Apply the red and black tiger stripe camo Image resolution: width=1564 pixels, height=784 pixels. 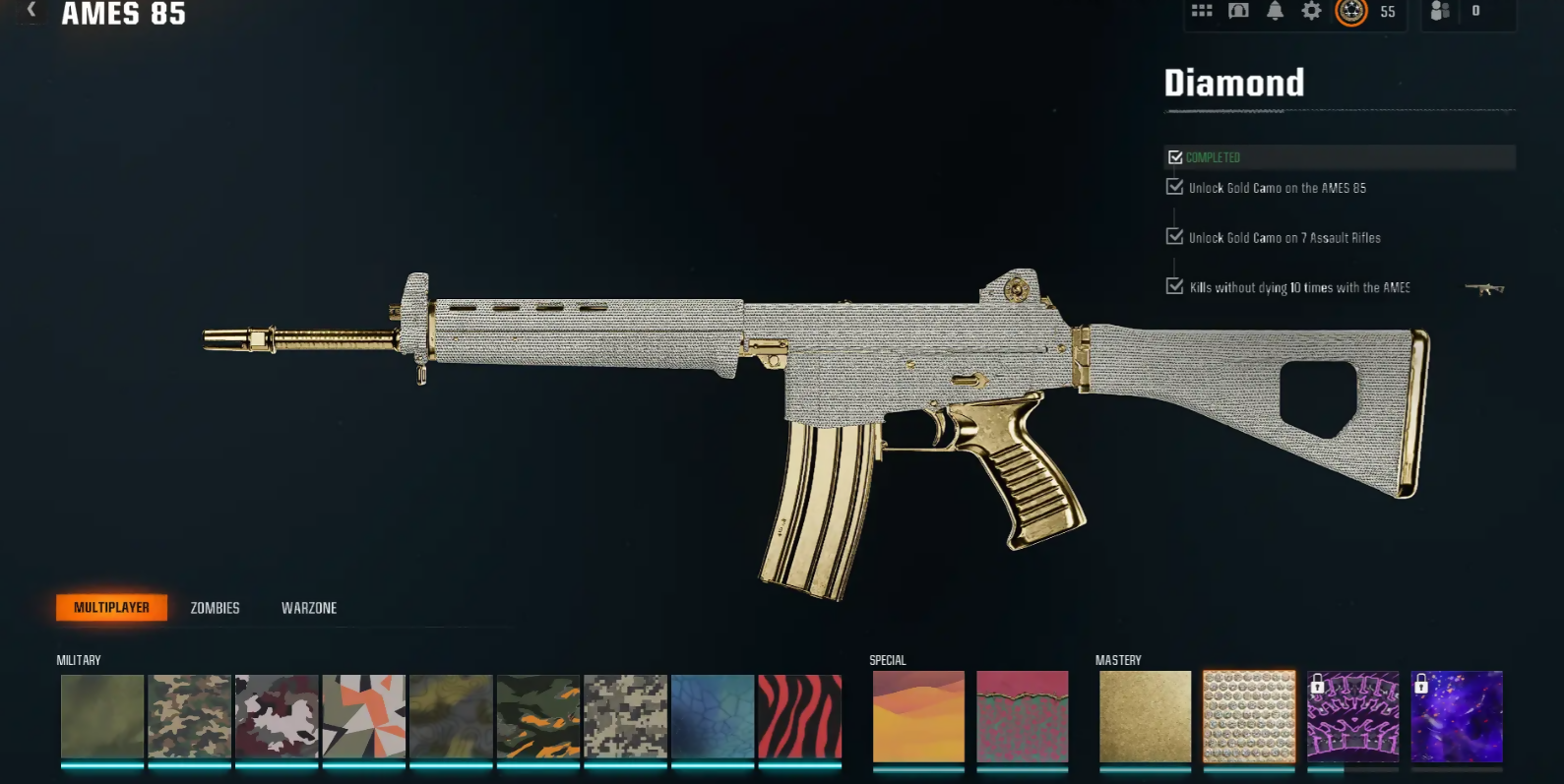coord(799,716)
